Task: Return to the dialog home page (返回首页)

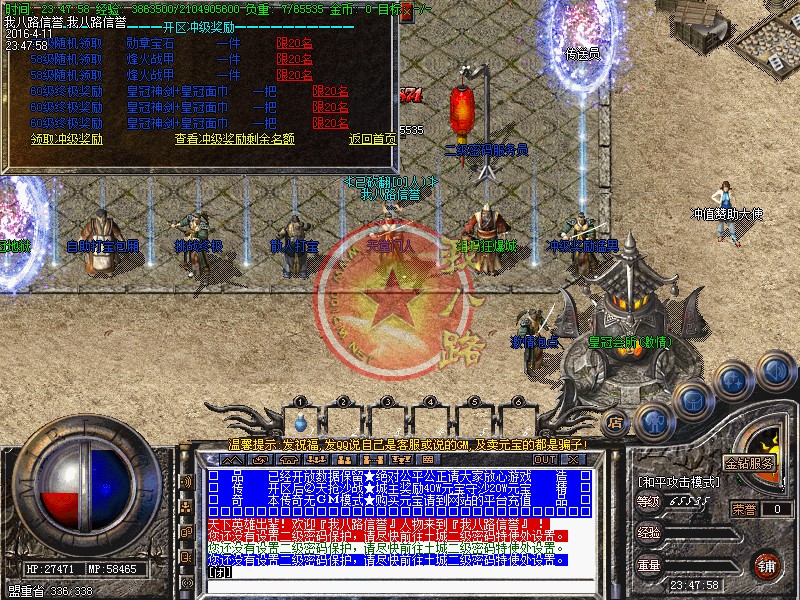Action: coord(371,139)
